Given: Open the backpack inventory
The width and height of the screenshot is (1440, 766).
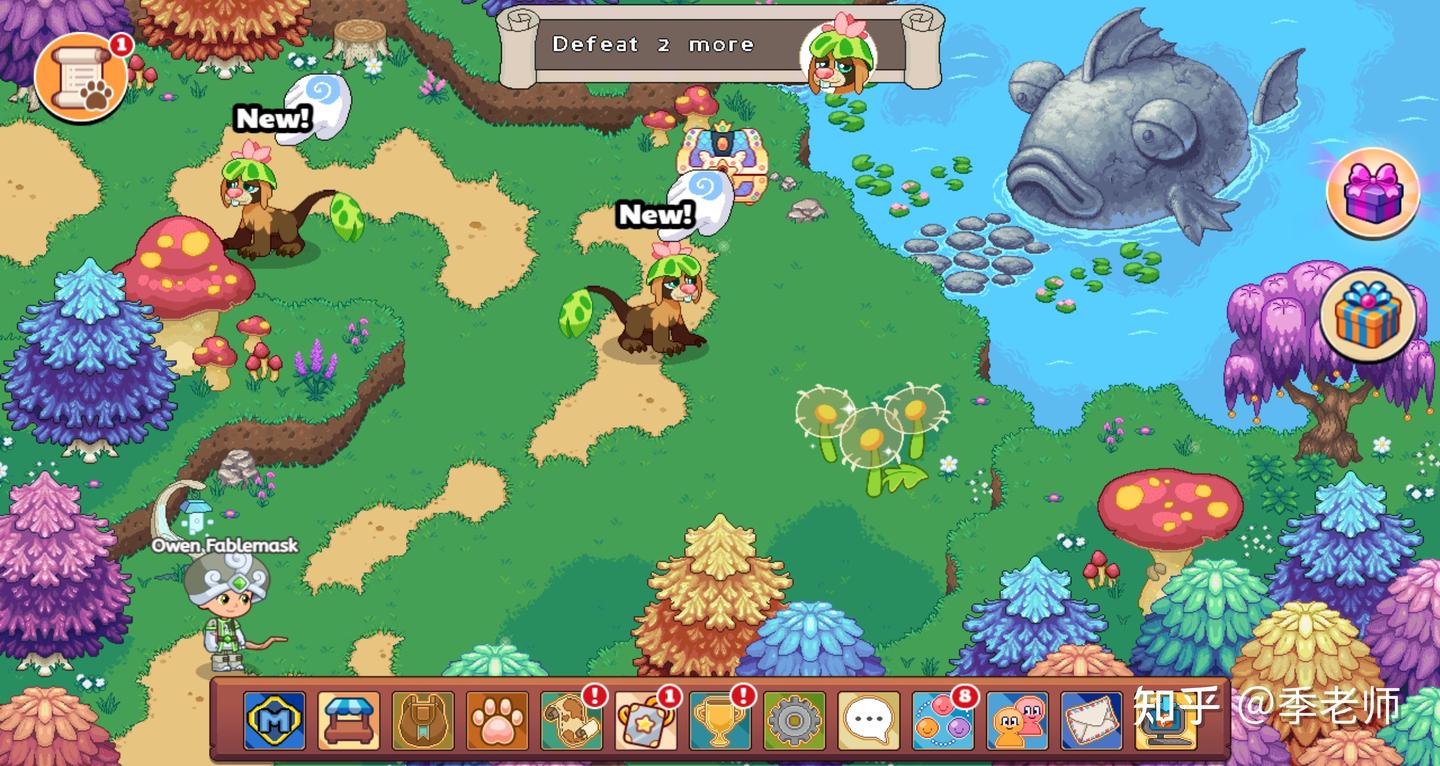Looking at the screenshot, I should tap(423, 720).
